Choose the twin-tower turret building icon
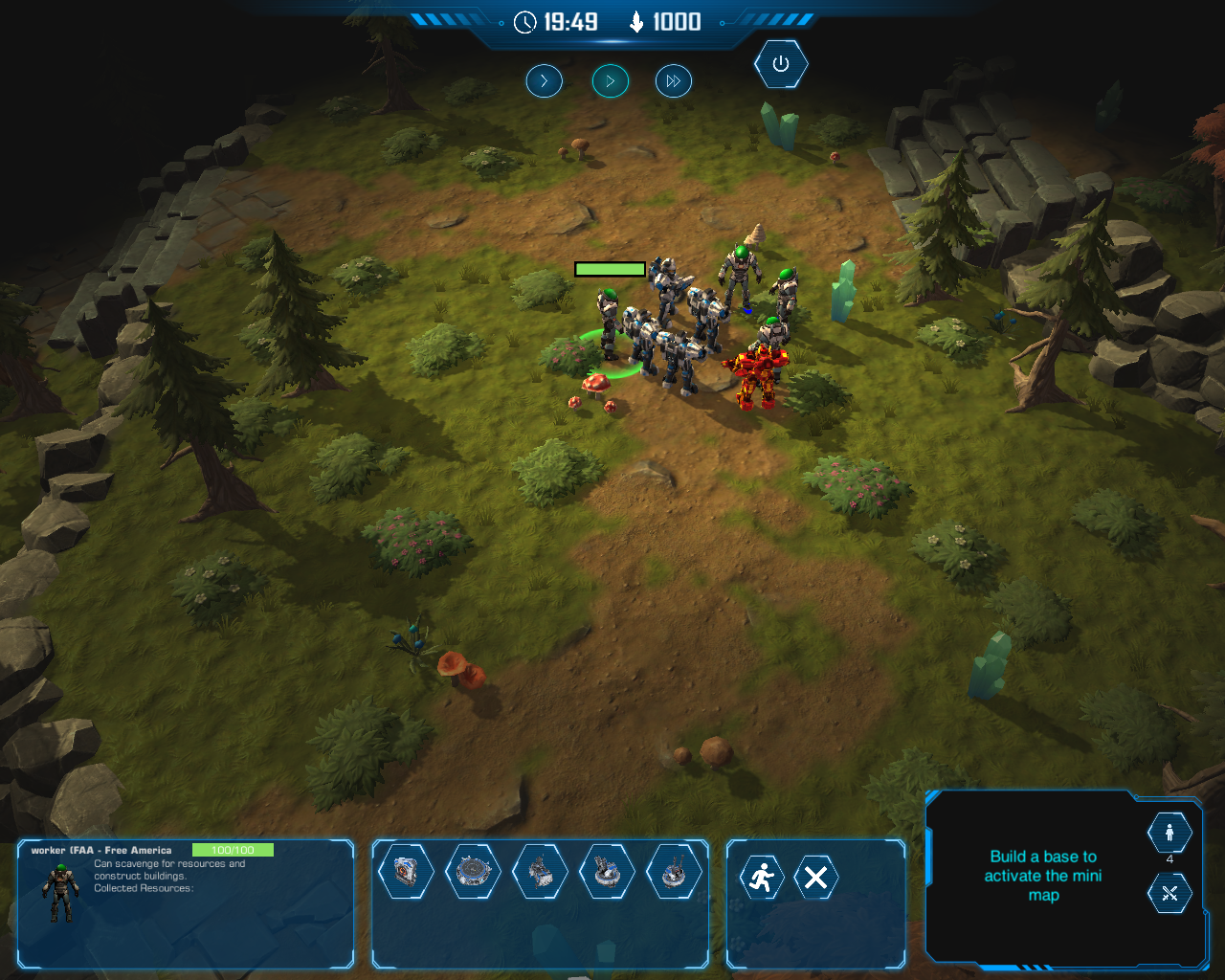This screenshot has width=1225, height=980. coord(608,872)
